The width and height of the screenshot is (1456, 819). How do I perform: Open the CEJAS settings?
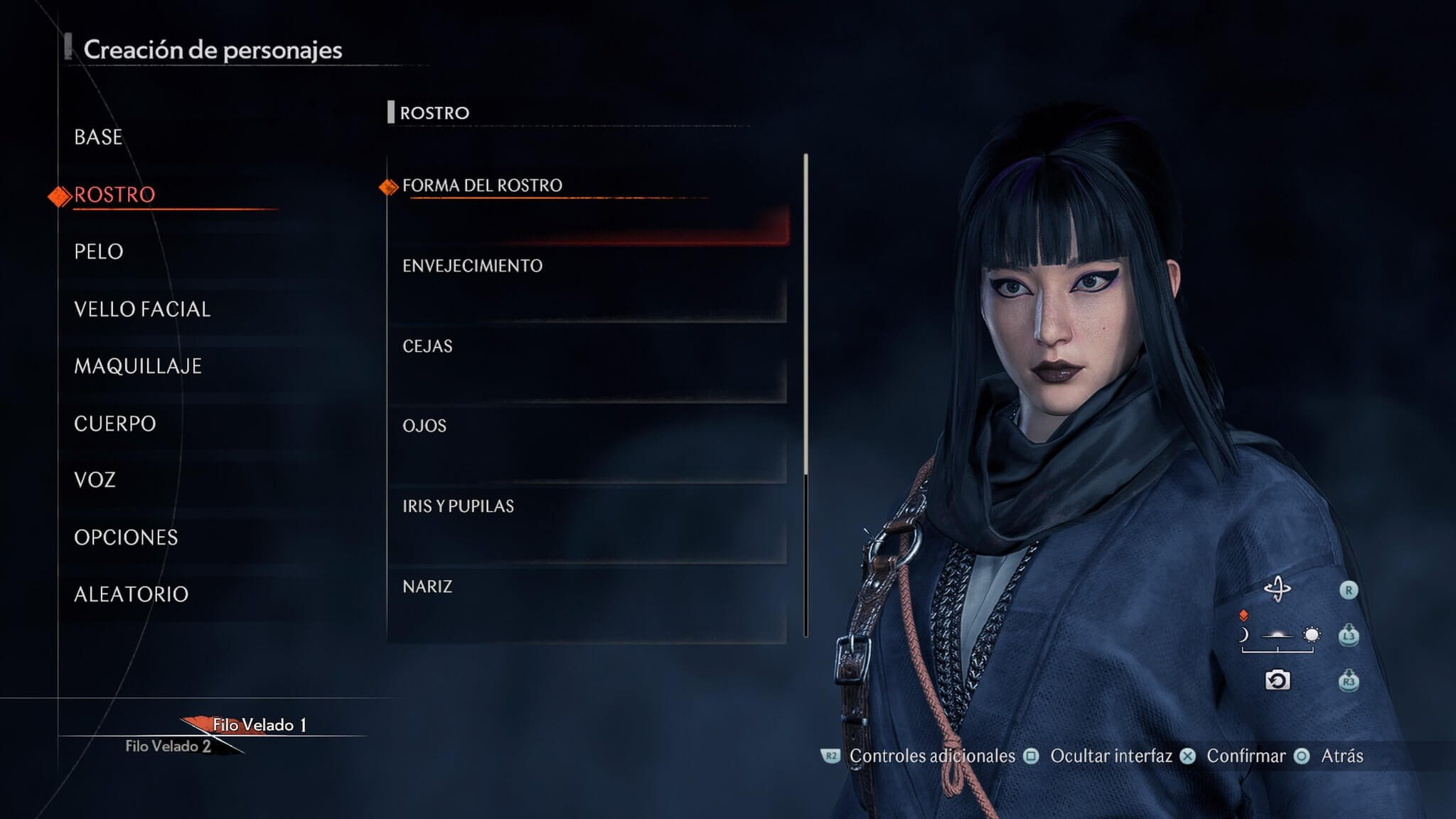427,346
